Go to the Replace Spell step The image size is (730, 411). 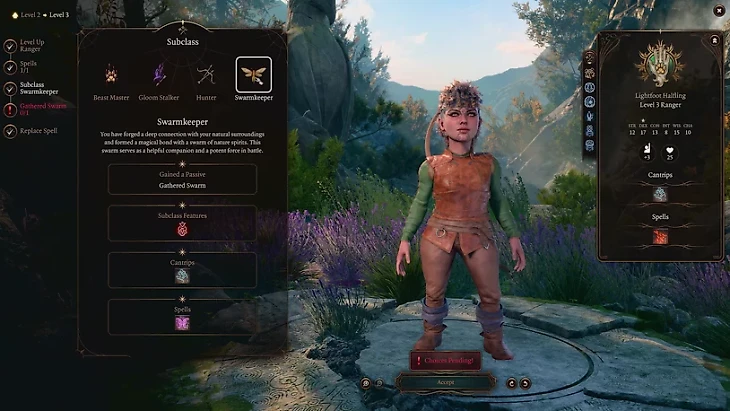click(x=39, y=131)
